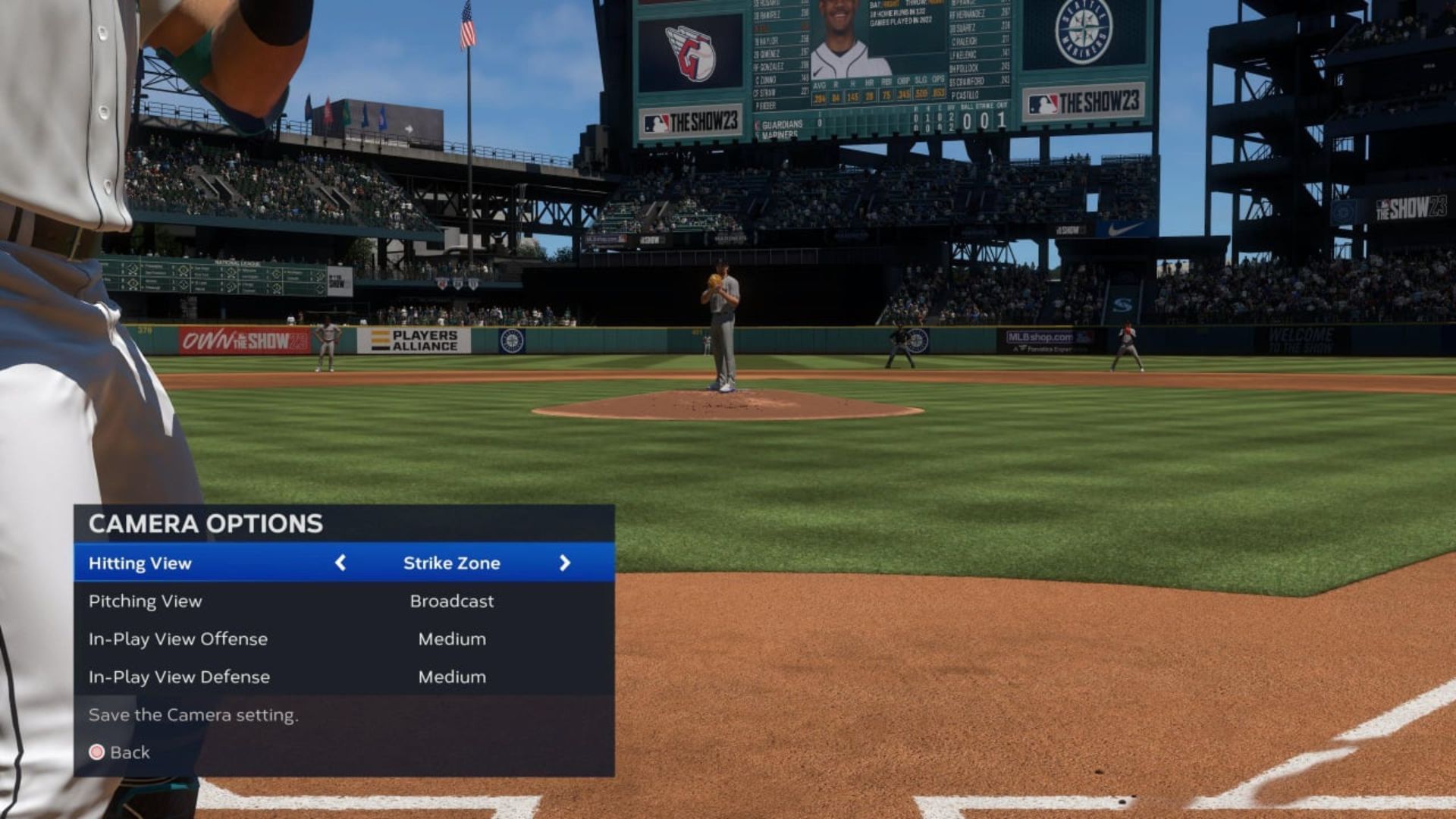The width and height of the screenshot is (1456, 819).
Task: Click the red Back button circle icon
Action: pos(97,752)
